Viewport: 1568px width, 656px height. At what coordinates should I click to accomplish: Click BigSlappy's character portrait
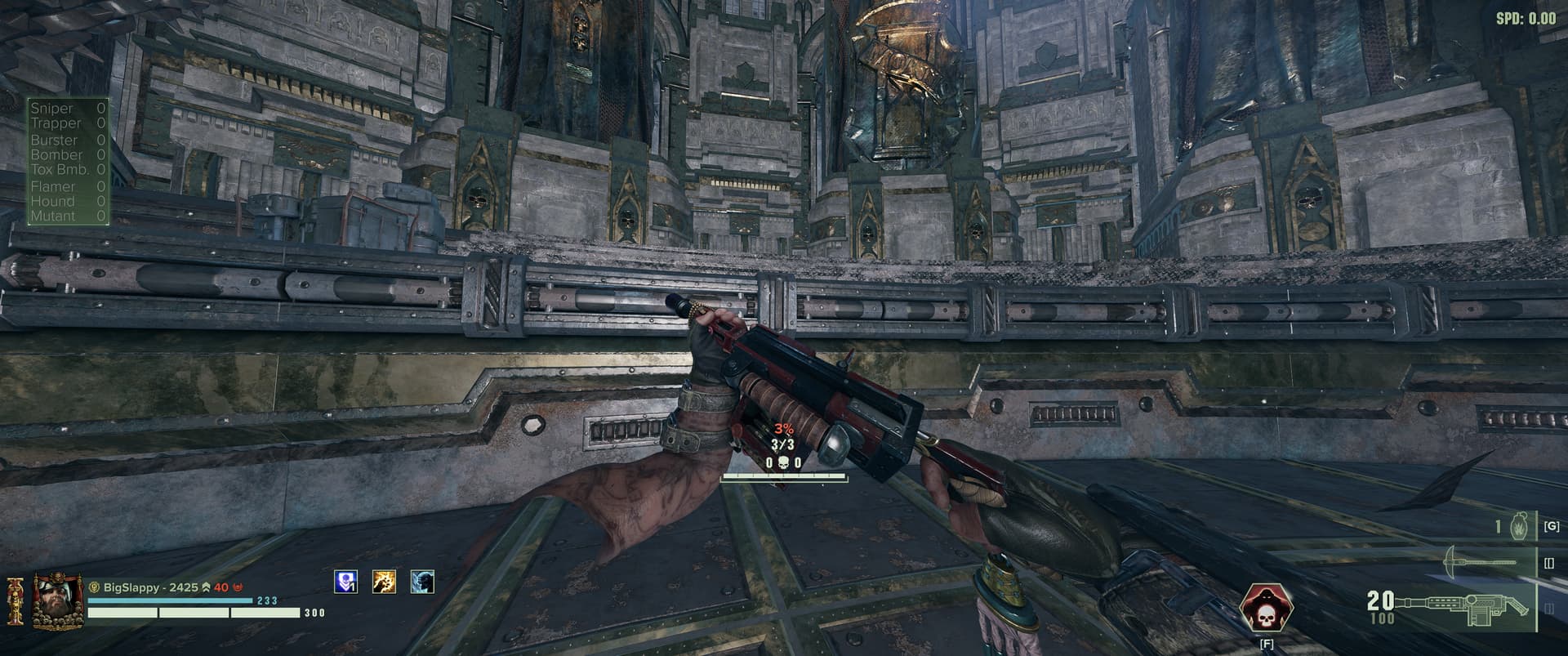(58, 601)
